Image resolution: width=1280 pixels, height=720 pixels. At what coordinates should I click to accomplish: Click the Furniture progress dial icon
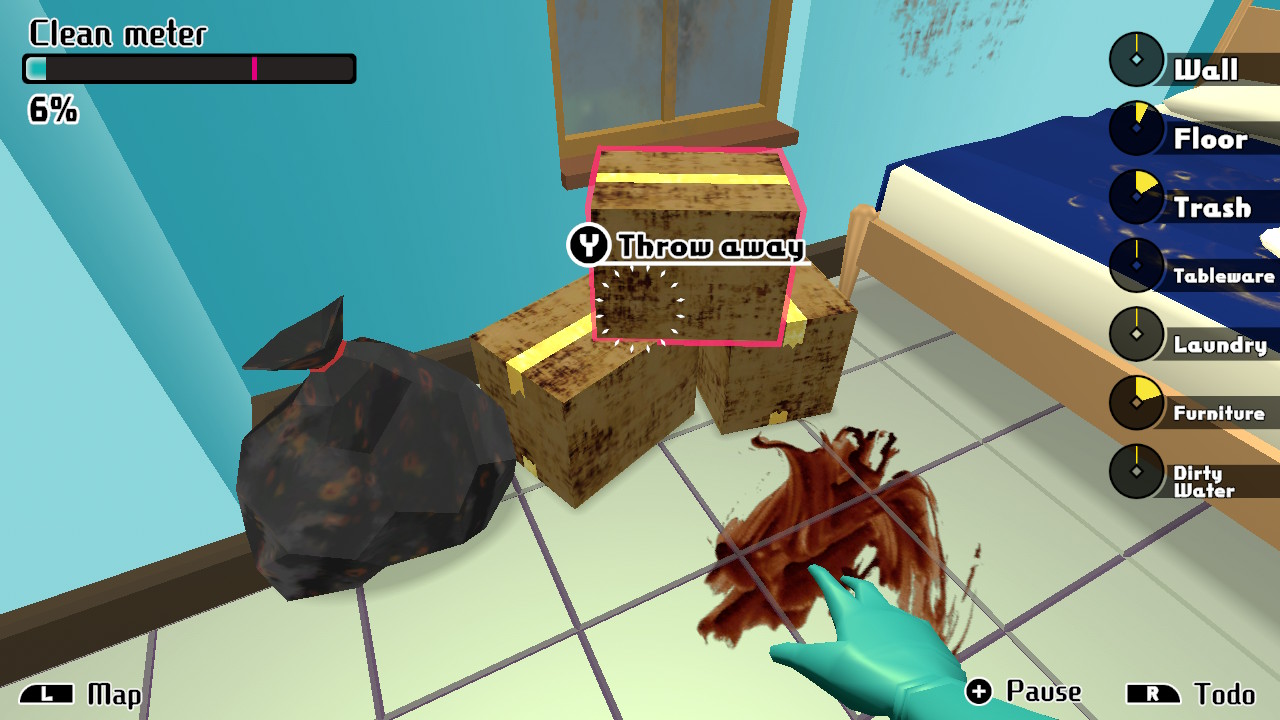tap(1136, 401)
